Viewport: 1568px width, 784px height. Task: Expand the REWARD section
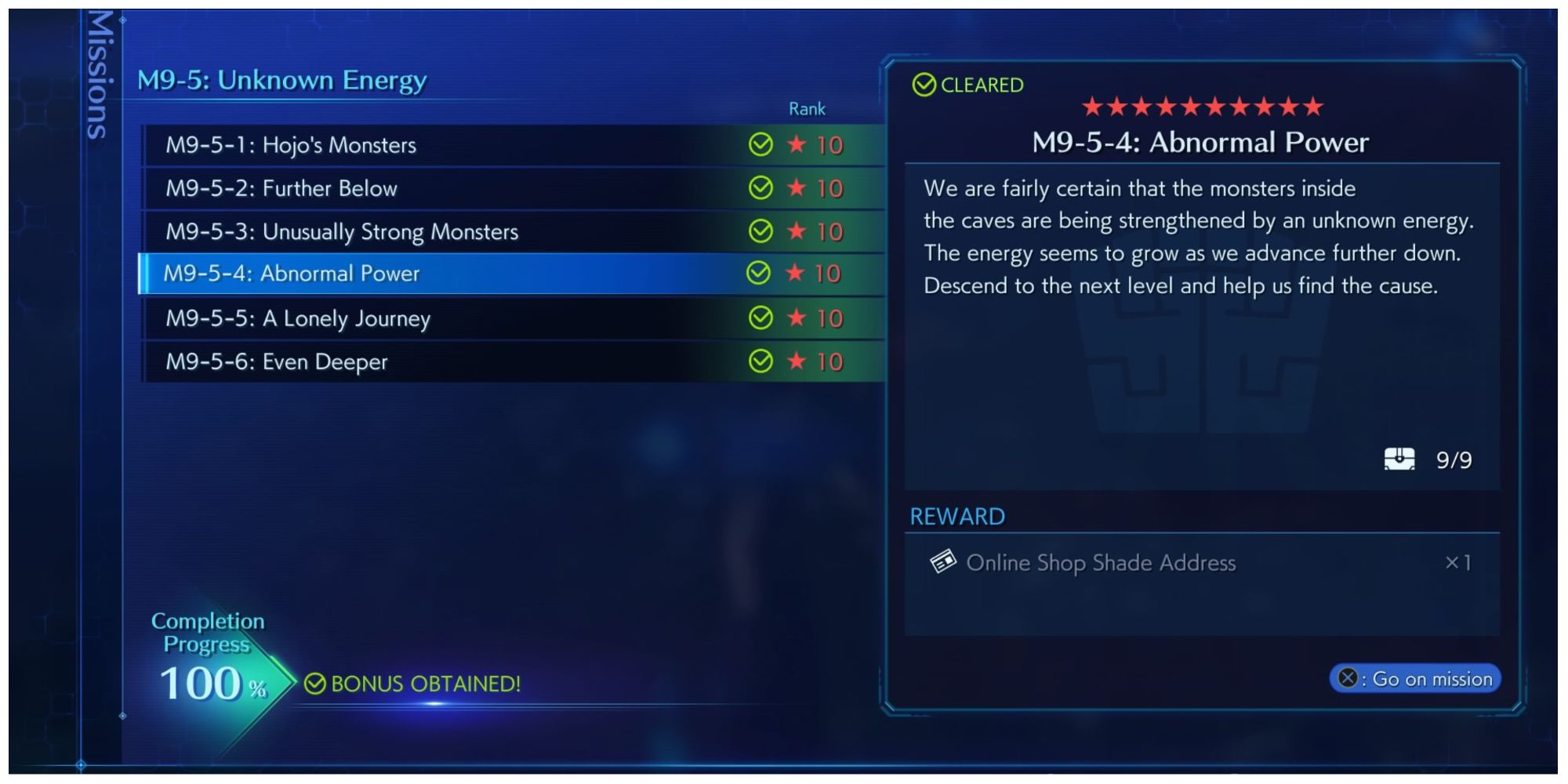pyautogui.click(x=957, y=516)
